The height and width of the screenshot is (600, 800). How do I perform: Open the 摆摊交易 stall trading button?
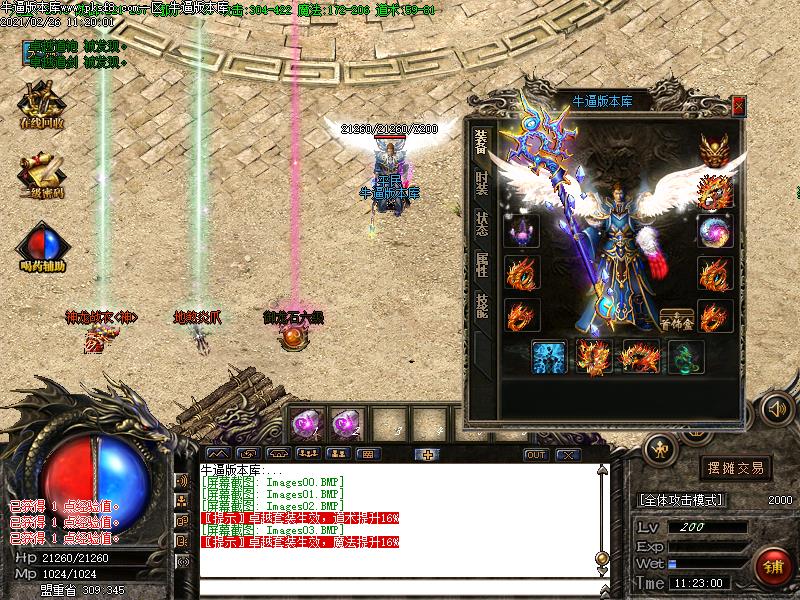(x=735, y=468)
